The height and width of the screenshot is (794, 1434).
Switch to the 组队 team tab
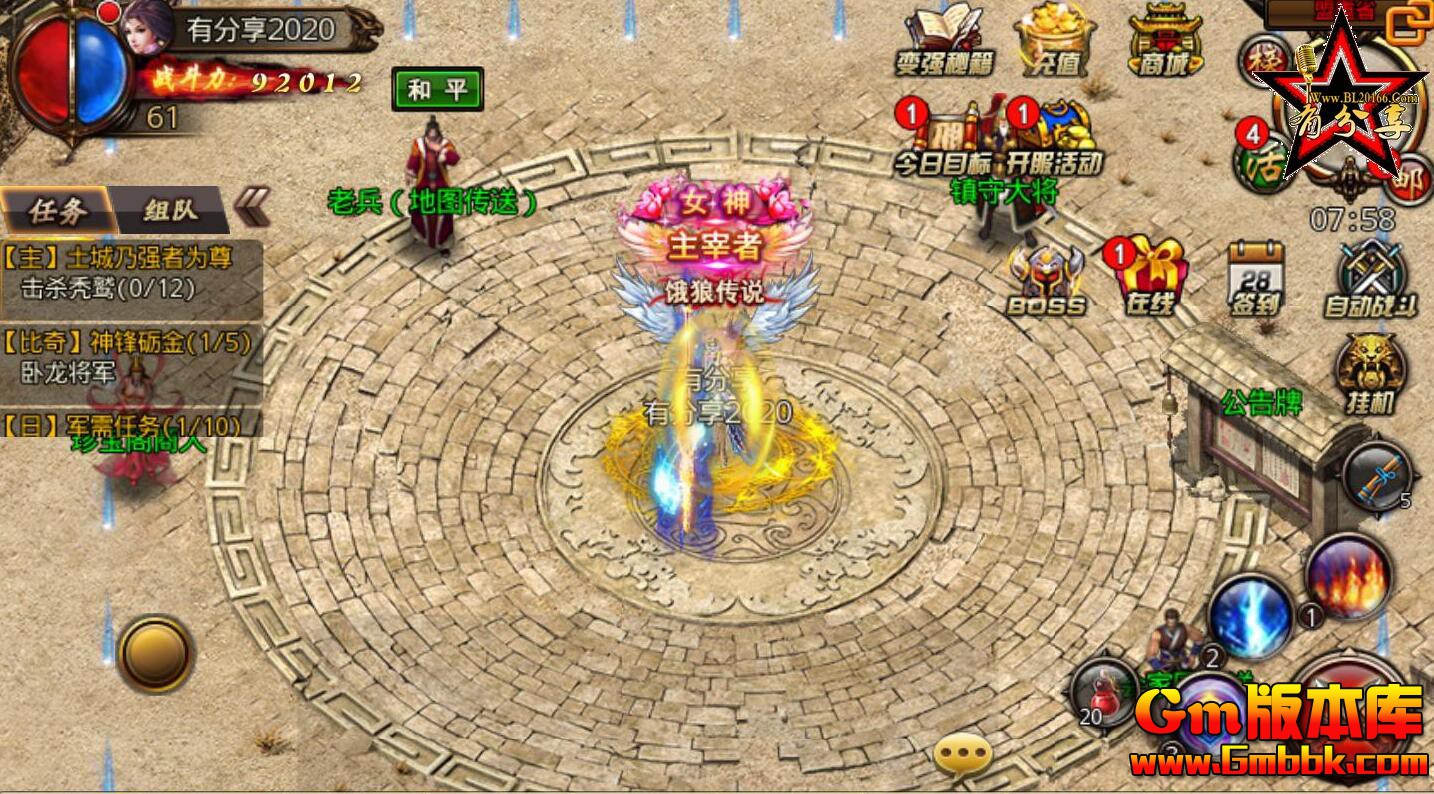tap(171, 210)
